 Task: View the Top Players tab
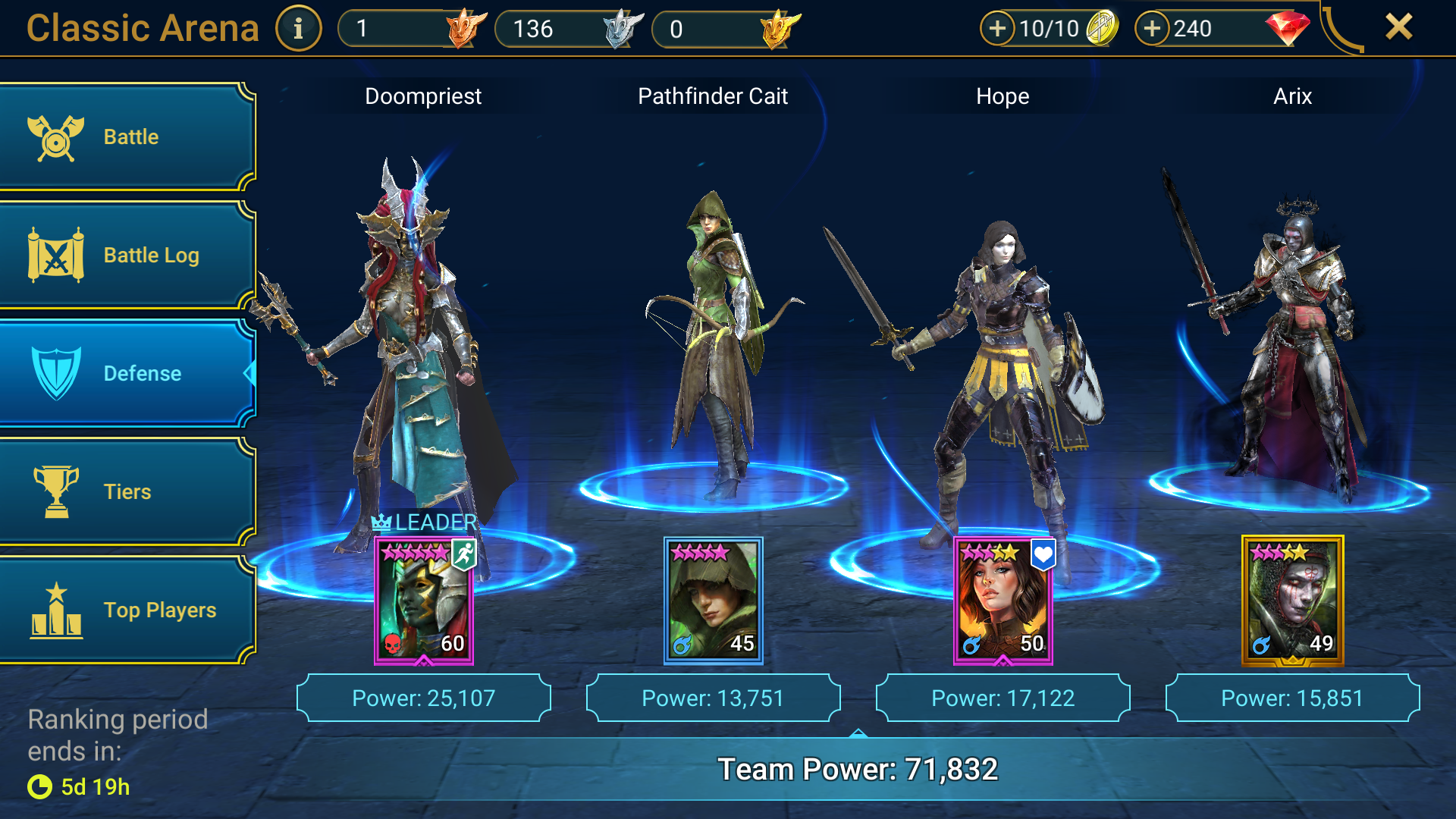pos(127,610)
